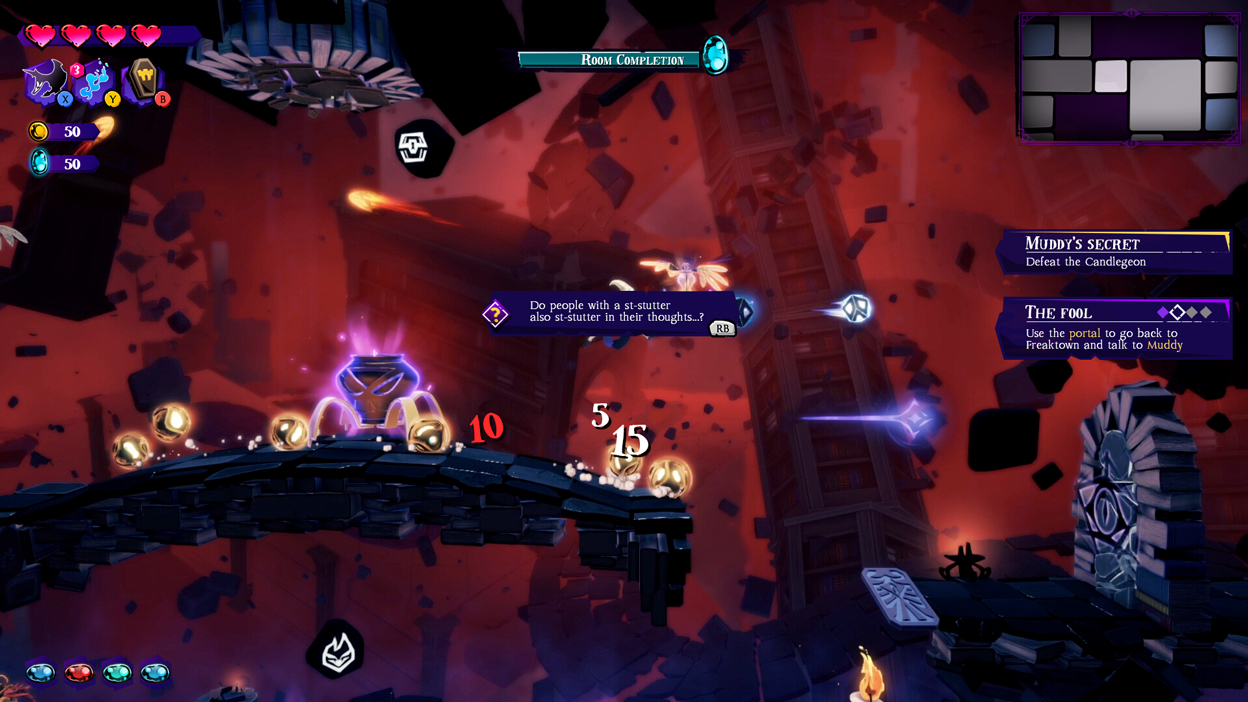Select the Muddy's Secret quest tracker

1115,252
